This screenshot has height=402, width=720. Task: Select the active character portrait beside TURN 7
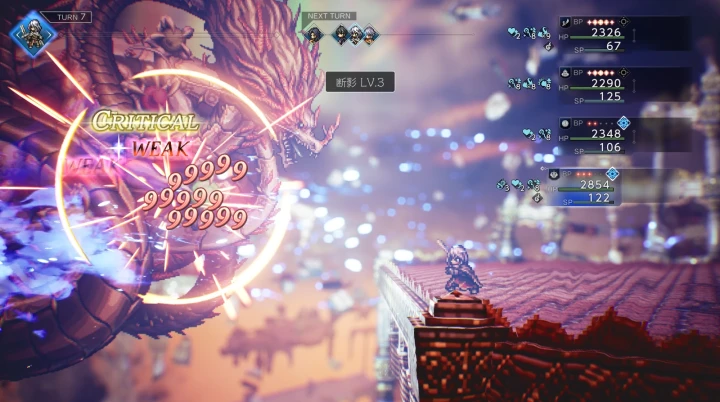coord(29,30)
